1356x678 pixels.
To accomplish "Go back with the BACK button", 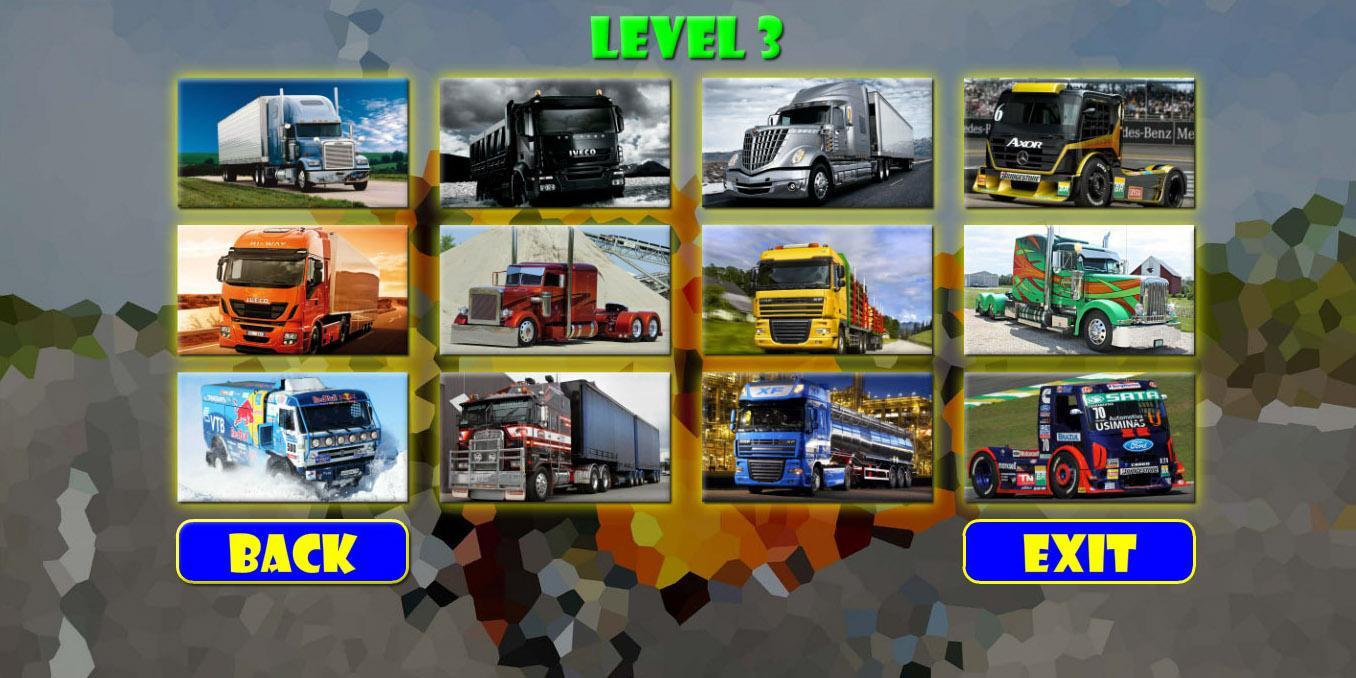I will point(292,551).
